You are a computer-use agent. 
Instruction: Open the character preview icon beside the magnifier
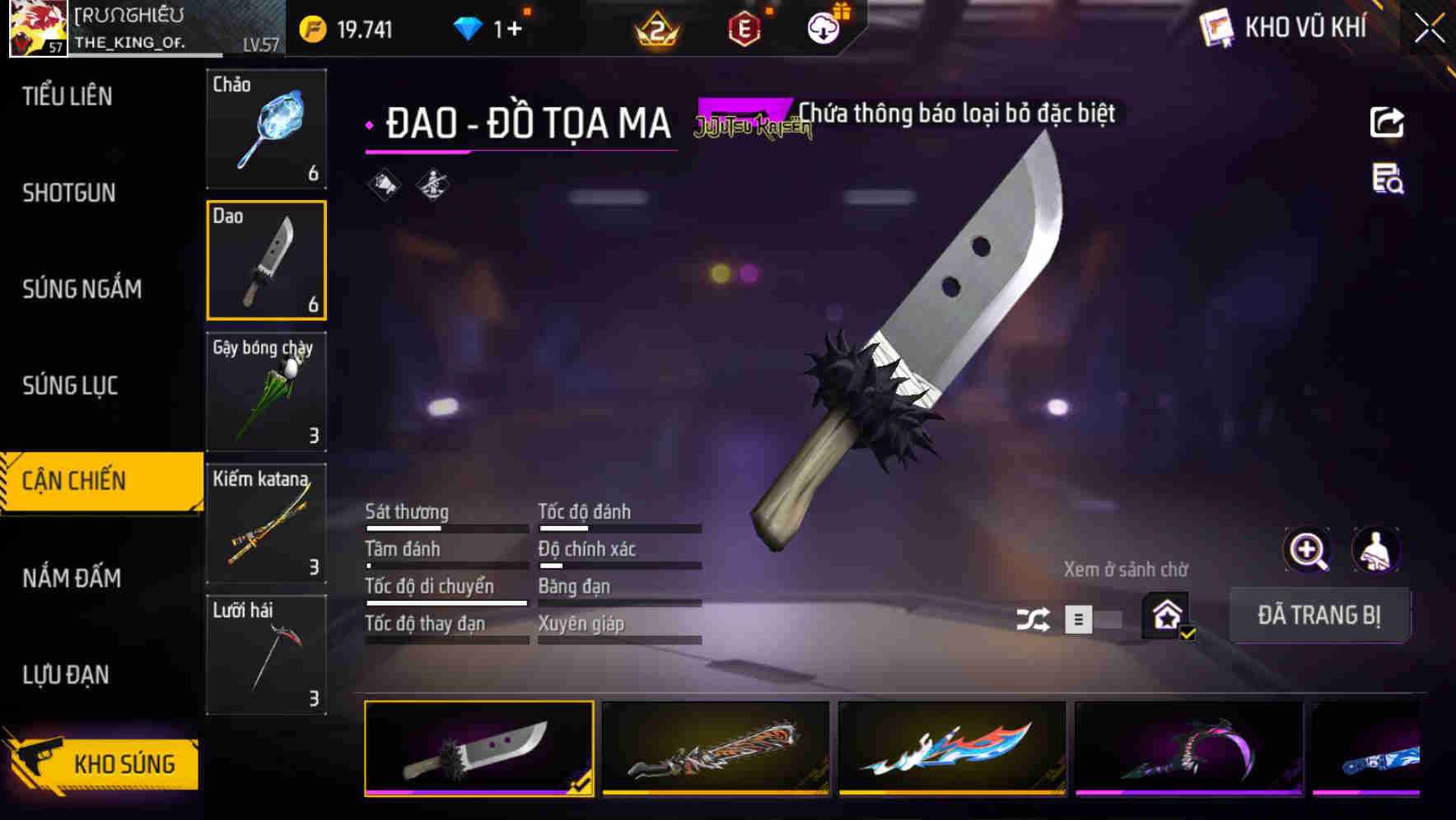(1378, 550)
